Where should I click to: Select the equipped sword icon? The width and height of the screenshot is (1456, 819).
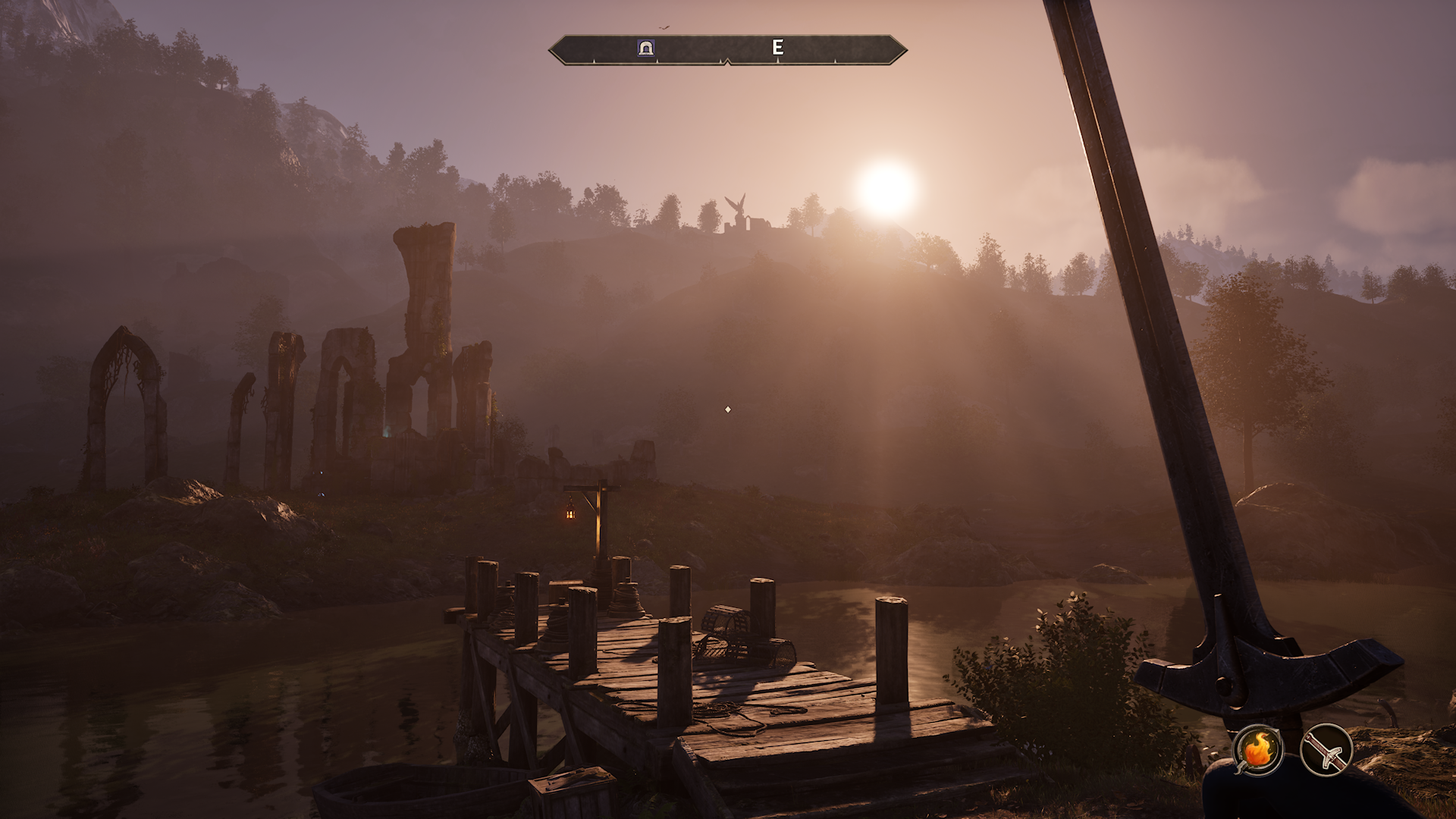click(x=1326, y=750)
